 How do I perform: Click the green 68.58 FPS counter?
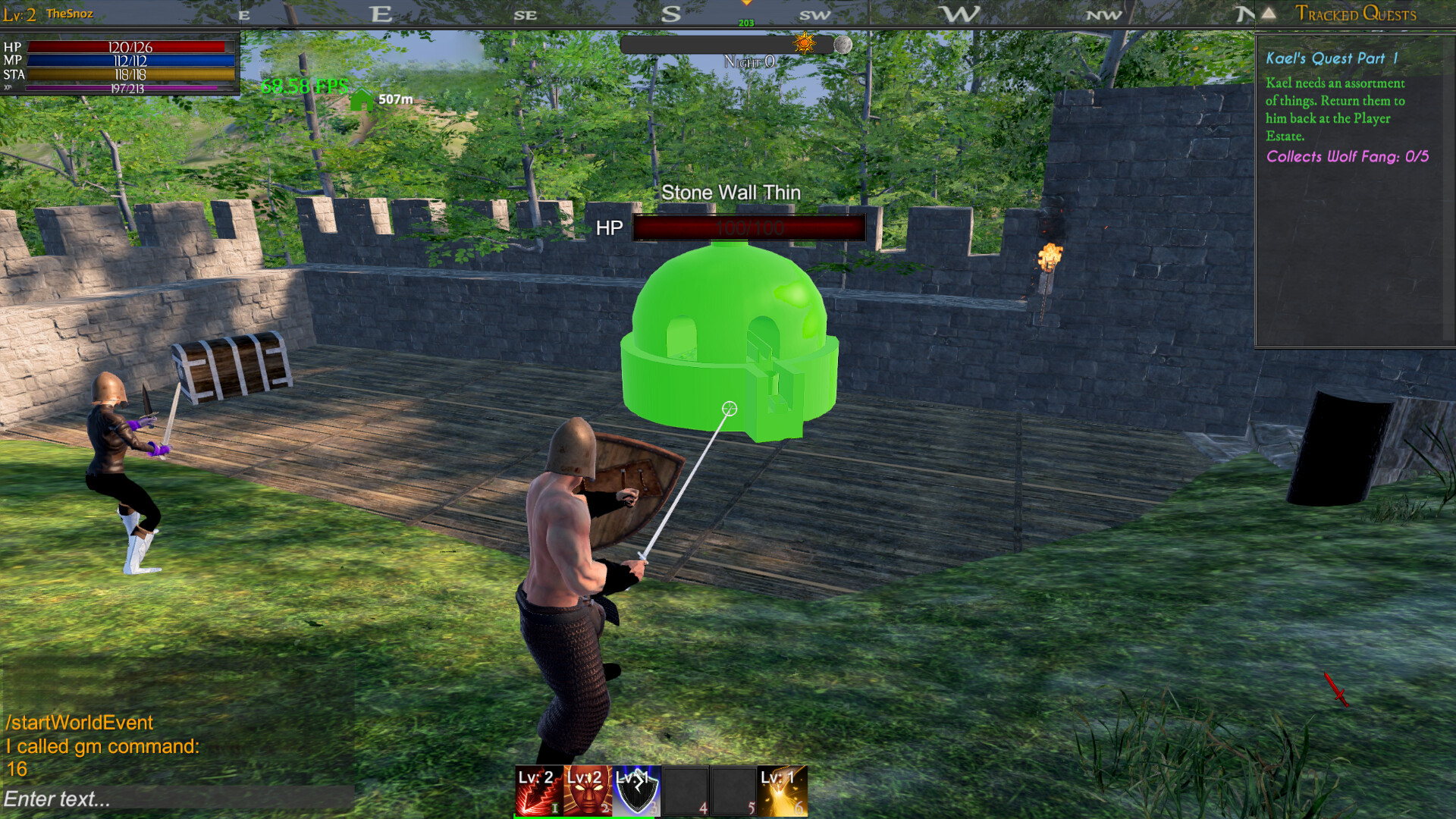click(303, 86)
